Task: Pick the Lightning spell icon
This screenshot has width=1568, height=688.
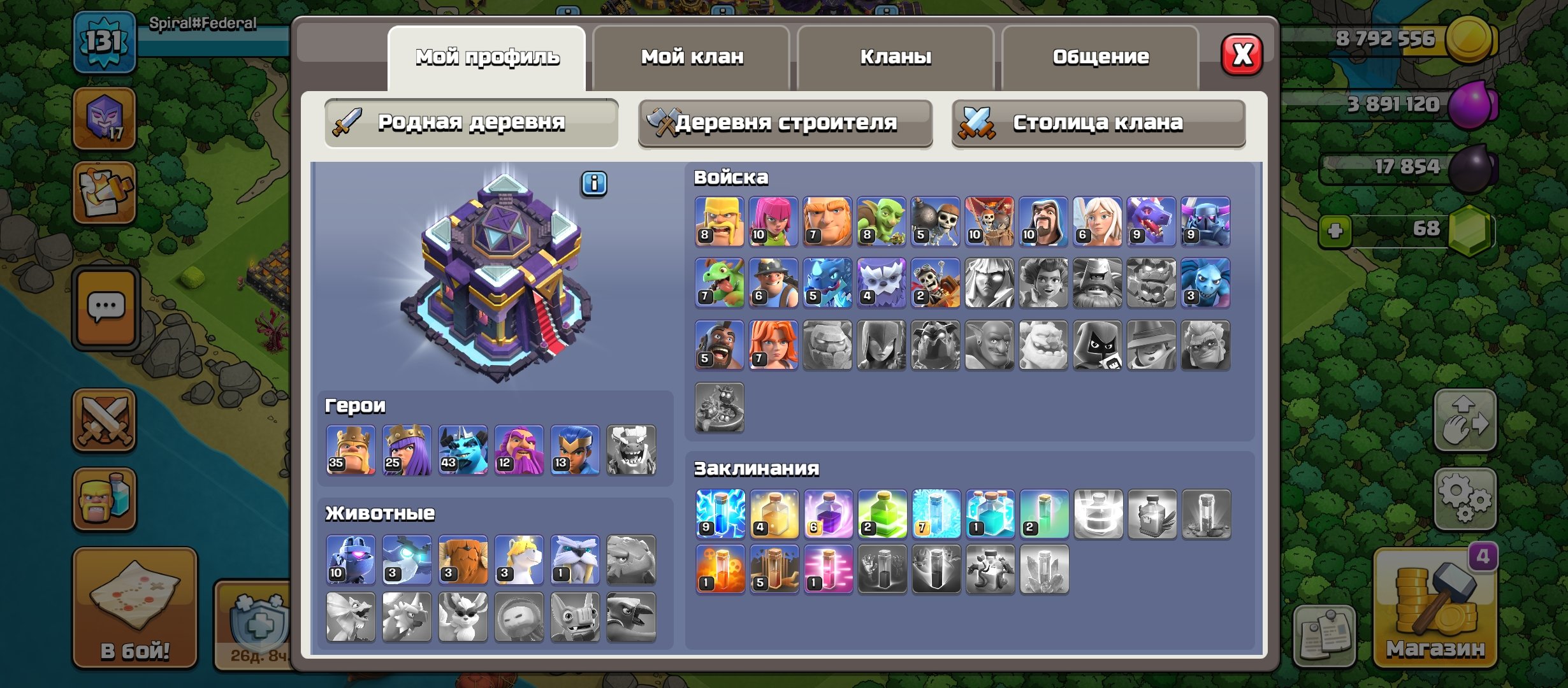Action: point(720,514)
